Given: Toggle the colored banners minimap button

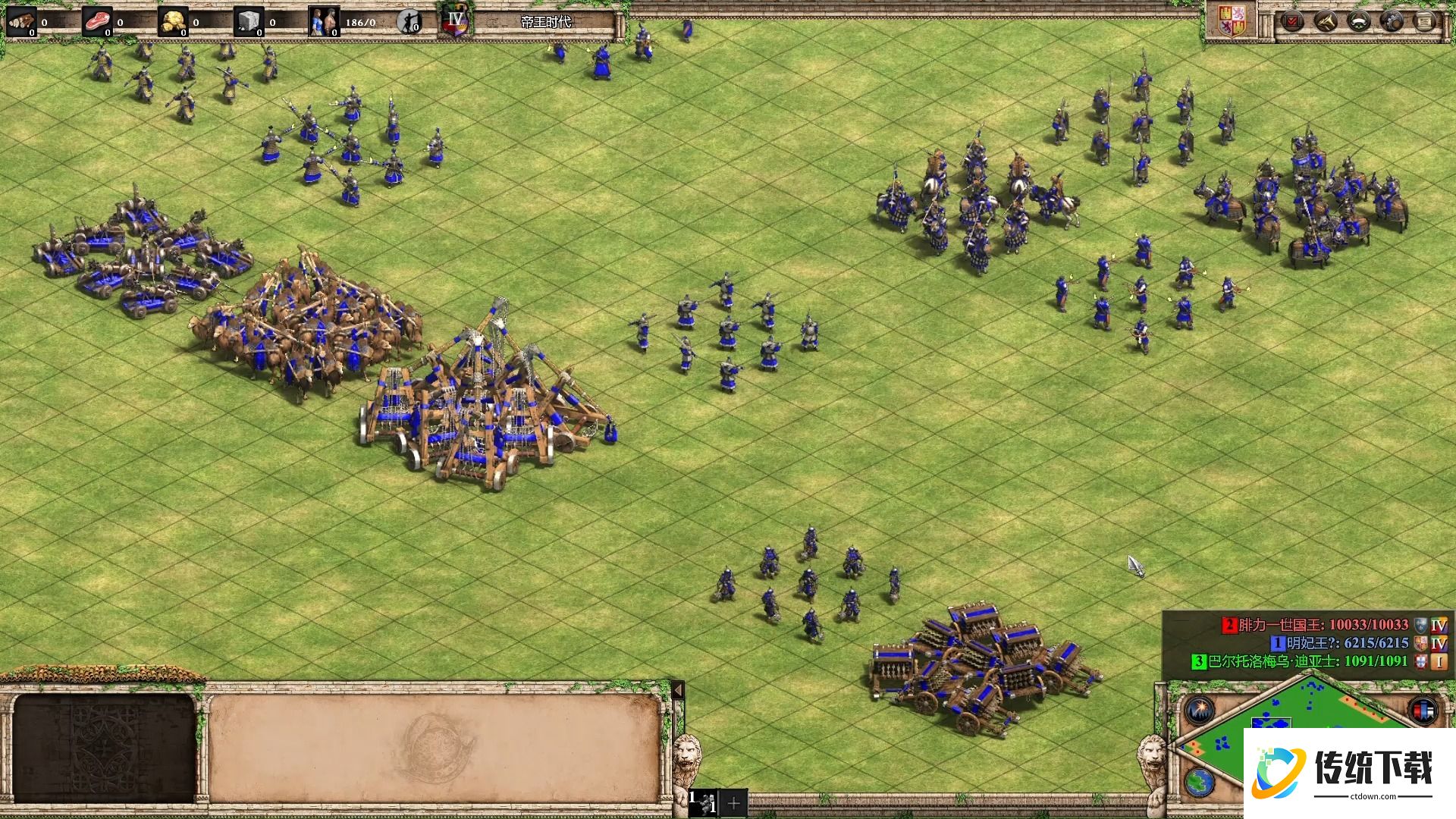Looking at the screenshot, I should click(x=1423, y=711).
